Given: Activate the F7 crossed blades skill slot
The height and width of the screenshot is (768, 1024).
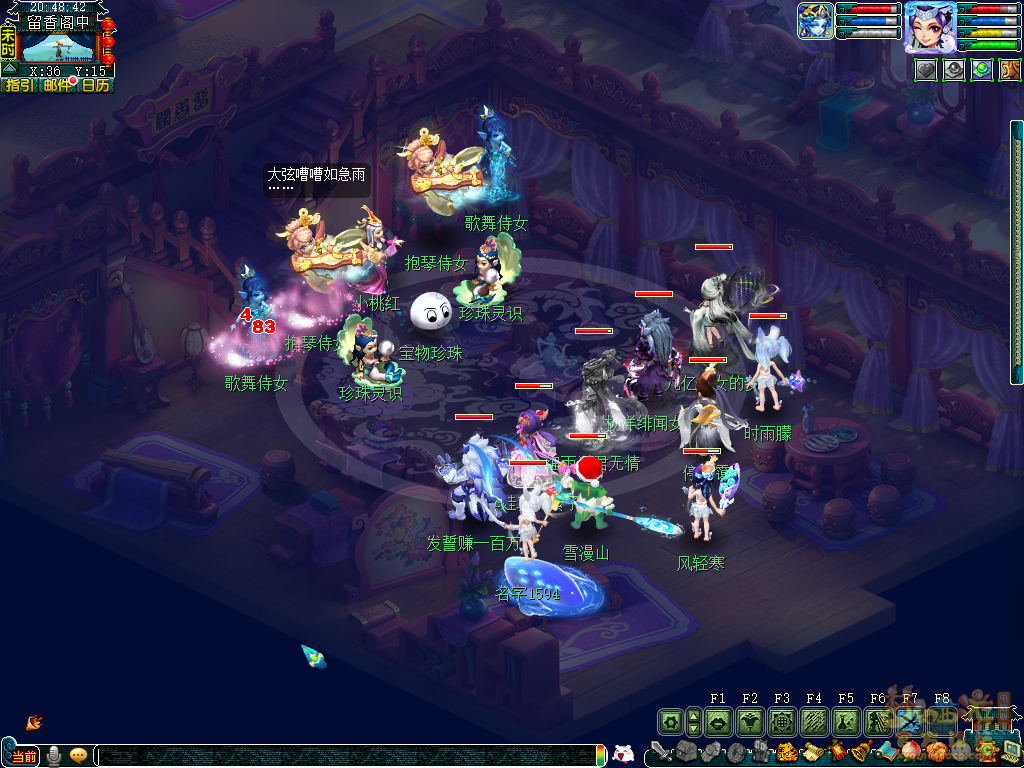Looking at the screenshot, I should [910, 721].
